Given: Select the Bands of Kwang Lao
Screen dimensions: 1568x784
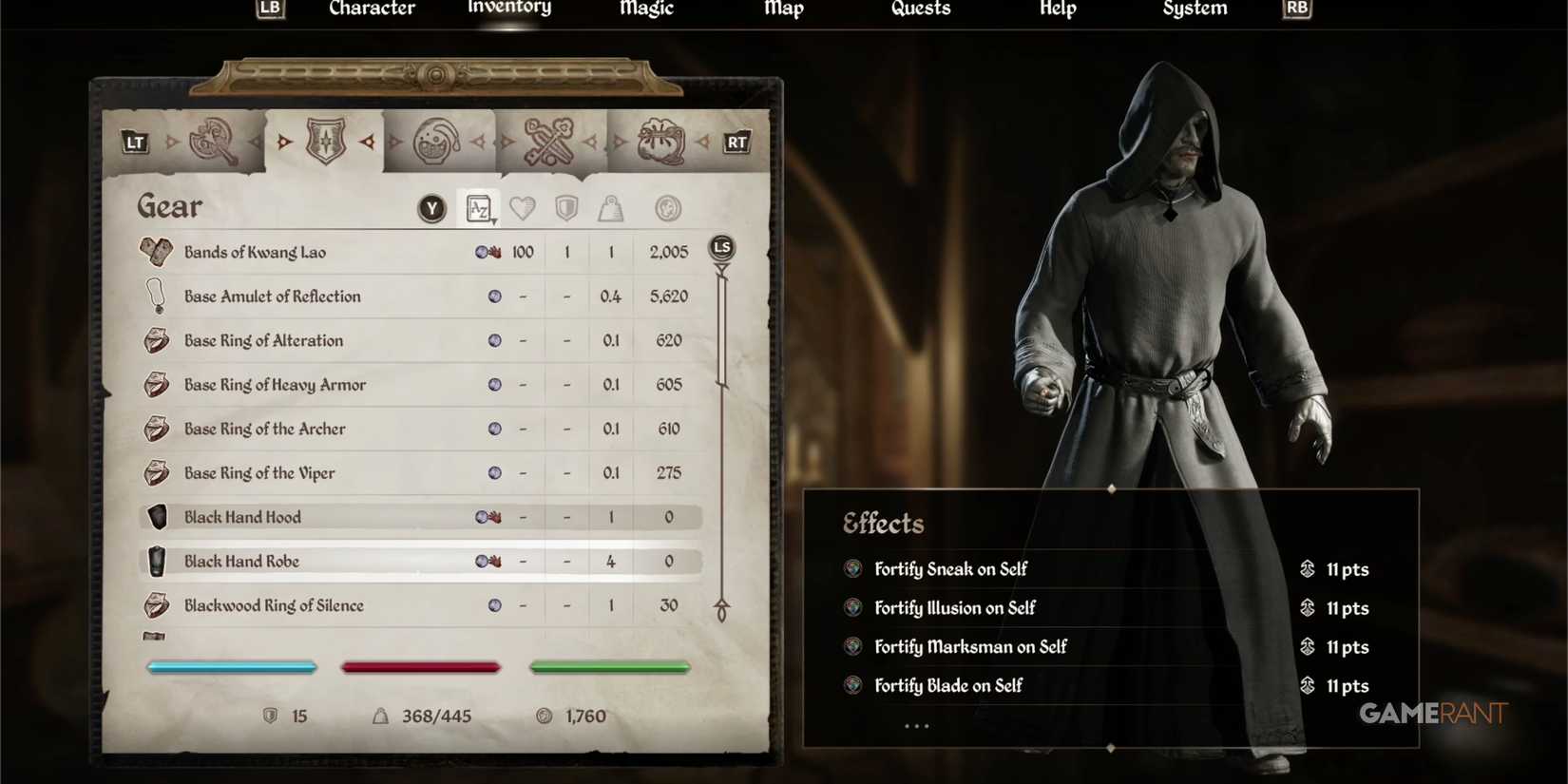Looking at the screenshot, I should pyautogui.click(x=255, y=252).
